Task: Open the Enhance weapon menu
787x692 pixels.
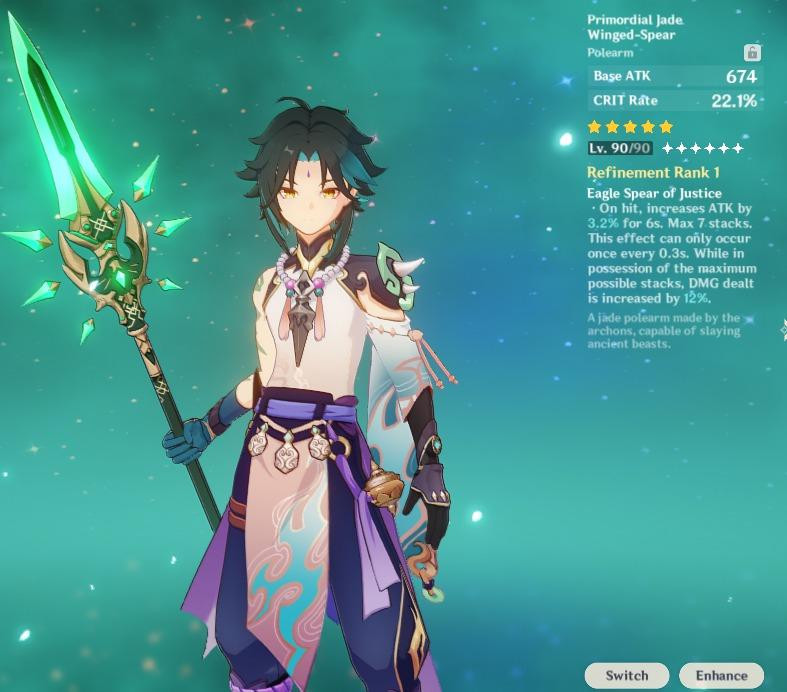Action: tap(721, 675)
